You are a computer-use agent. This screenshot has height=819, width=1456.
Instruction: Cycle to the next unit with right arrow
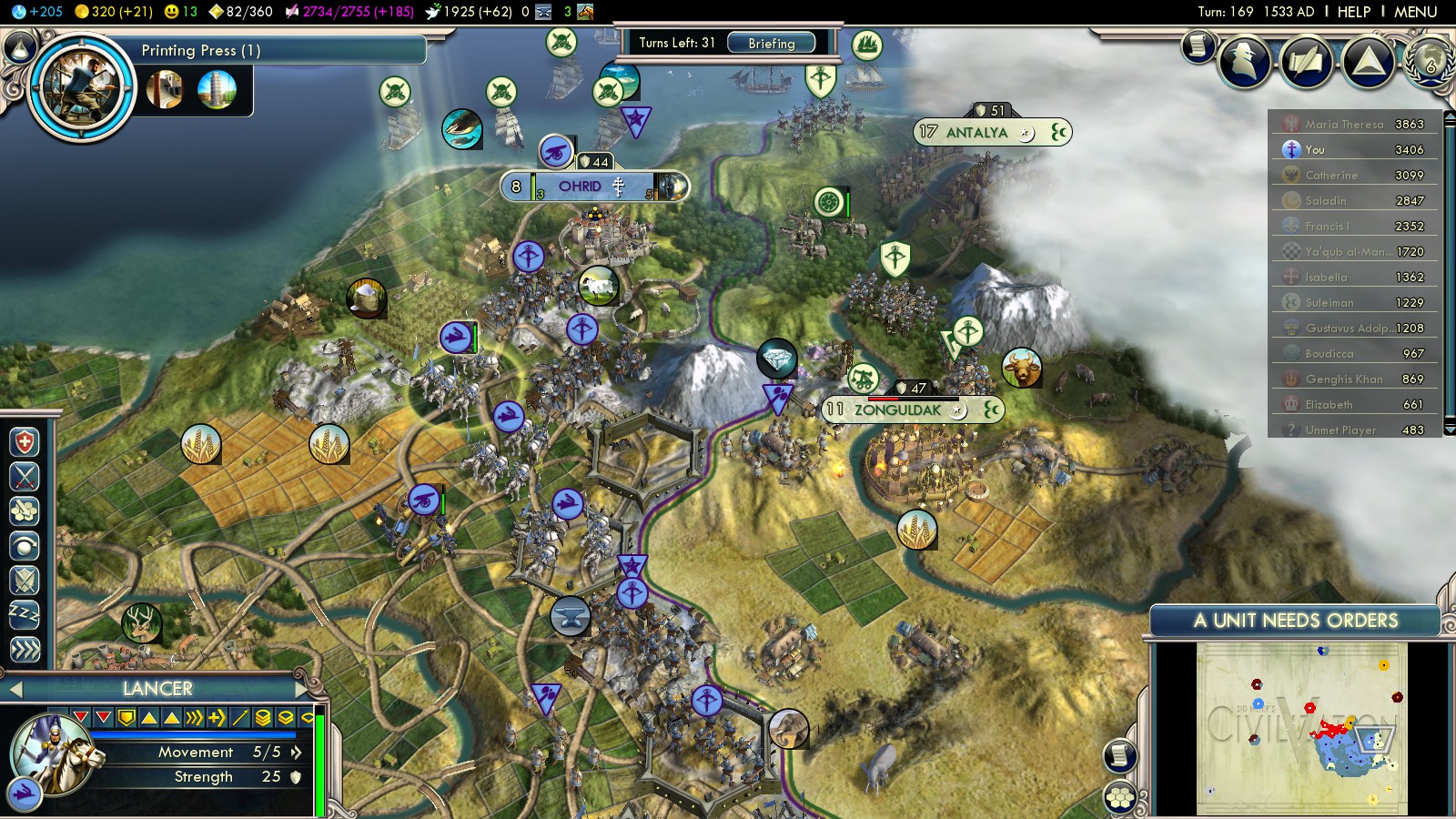pos(302,689)
